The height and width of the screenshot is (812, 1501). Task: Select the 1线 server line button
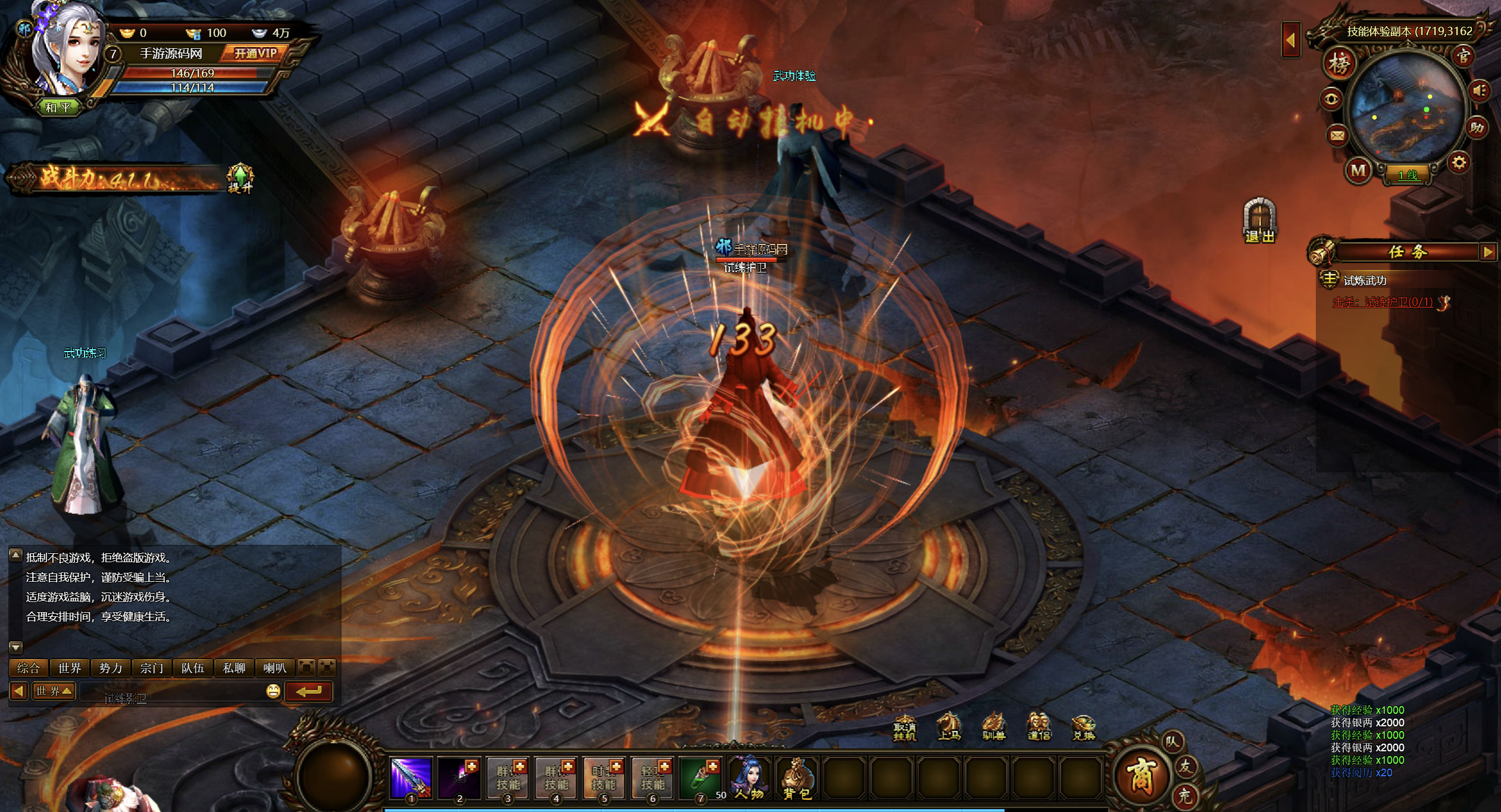(1408, 175)
